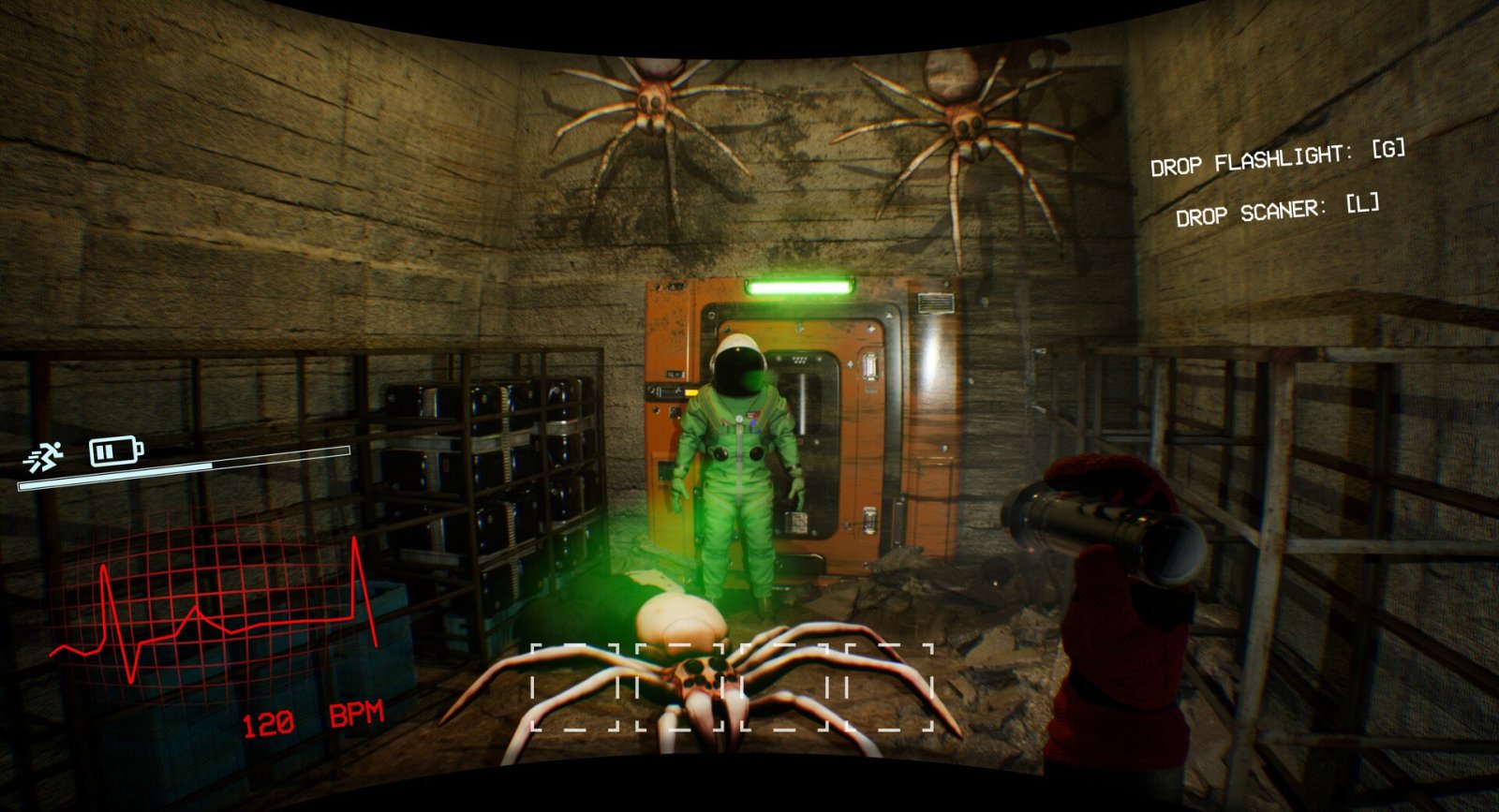Select the flashlight battery icon
The image size is (1499, 812).
(116, 451)
